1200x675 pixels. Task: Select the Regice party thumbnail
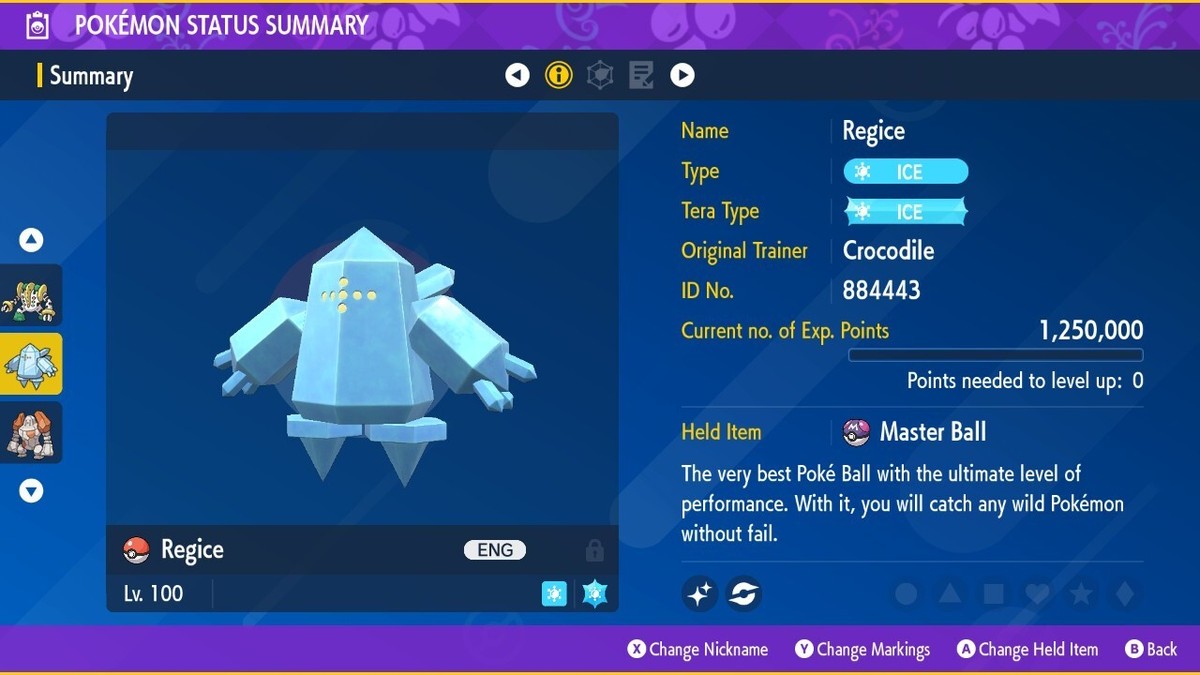31,364
